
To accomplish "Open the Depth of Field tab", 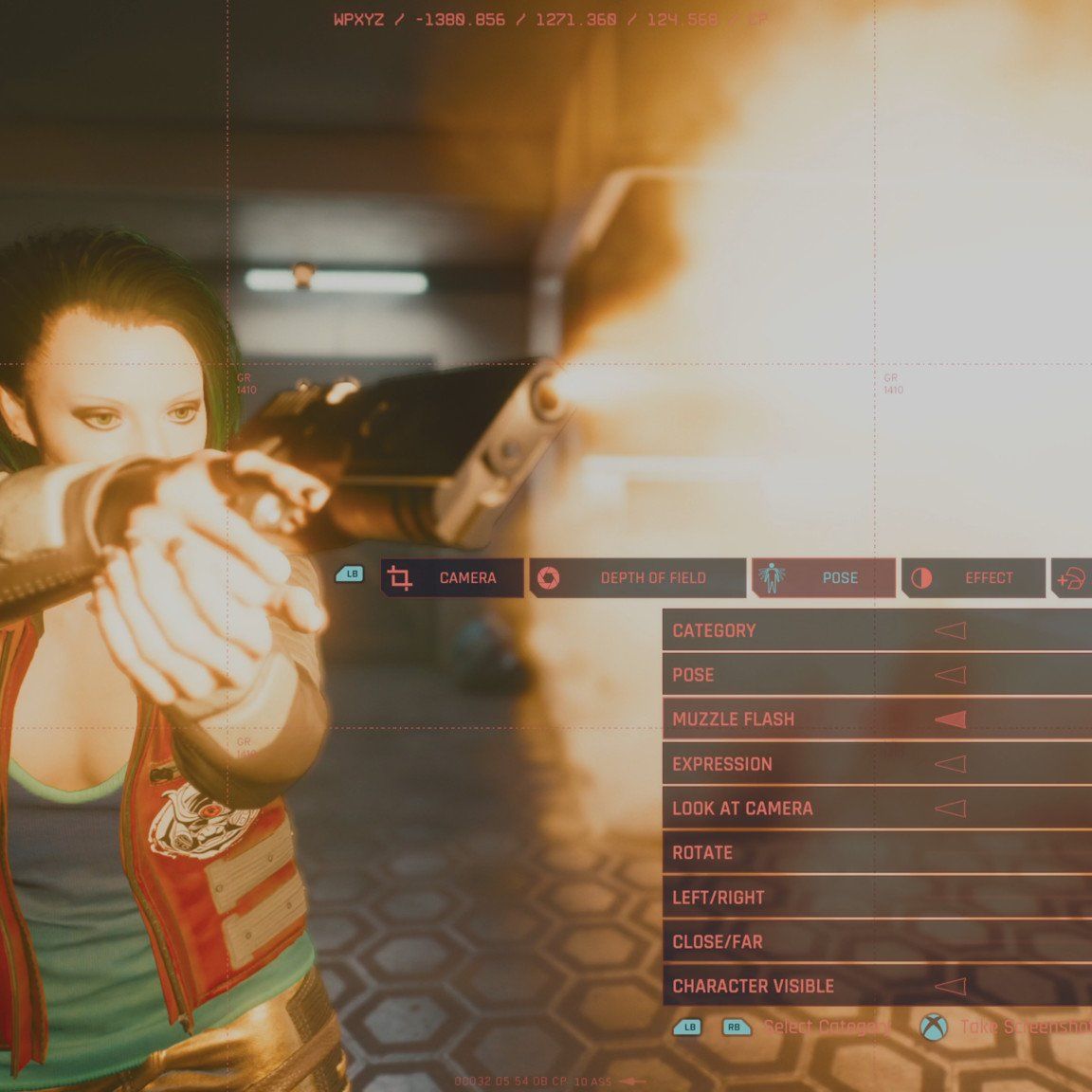I will point(637,577).
